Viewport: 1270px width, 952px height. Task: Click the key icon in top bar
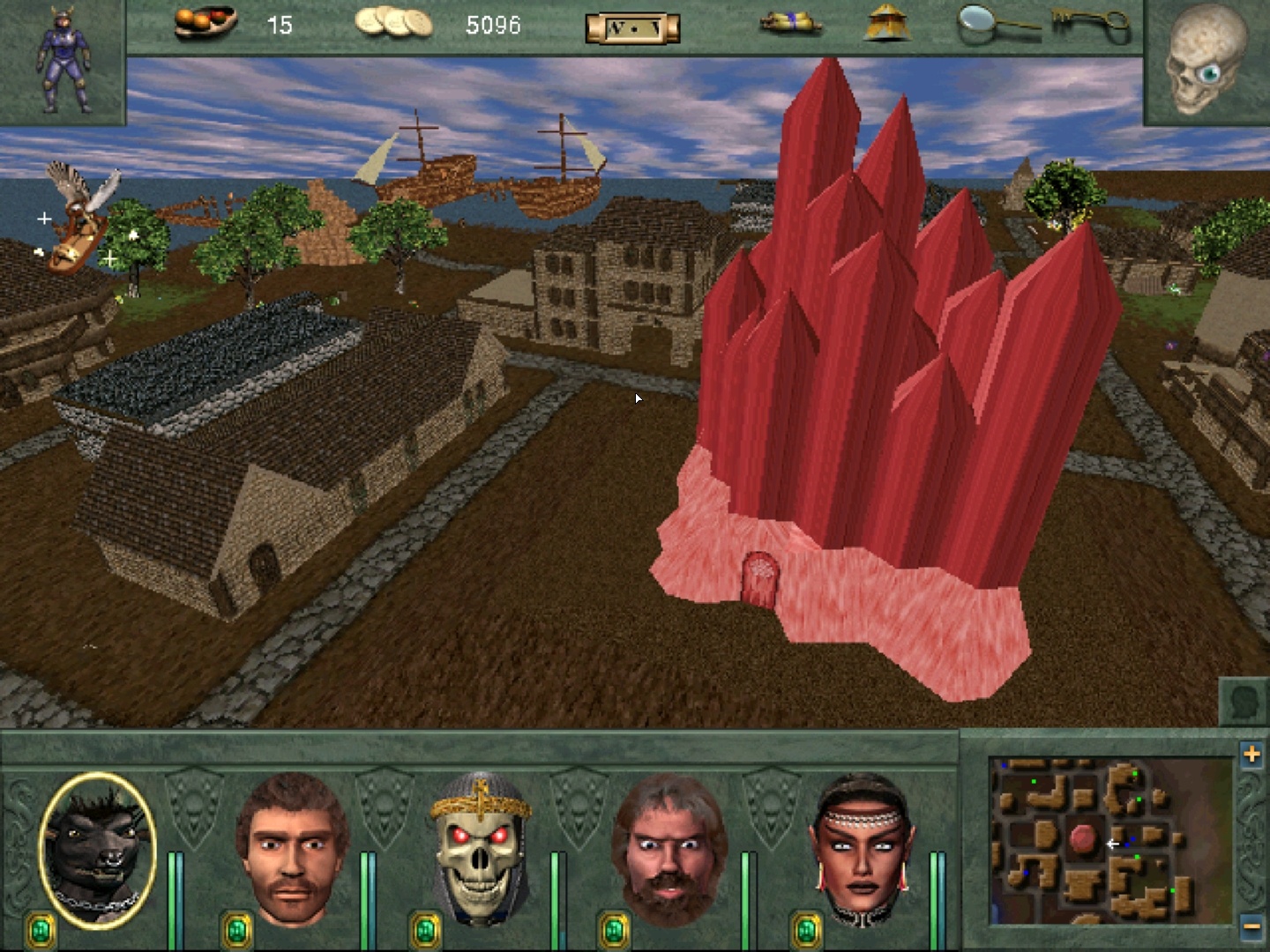tap(1092, 24)
